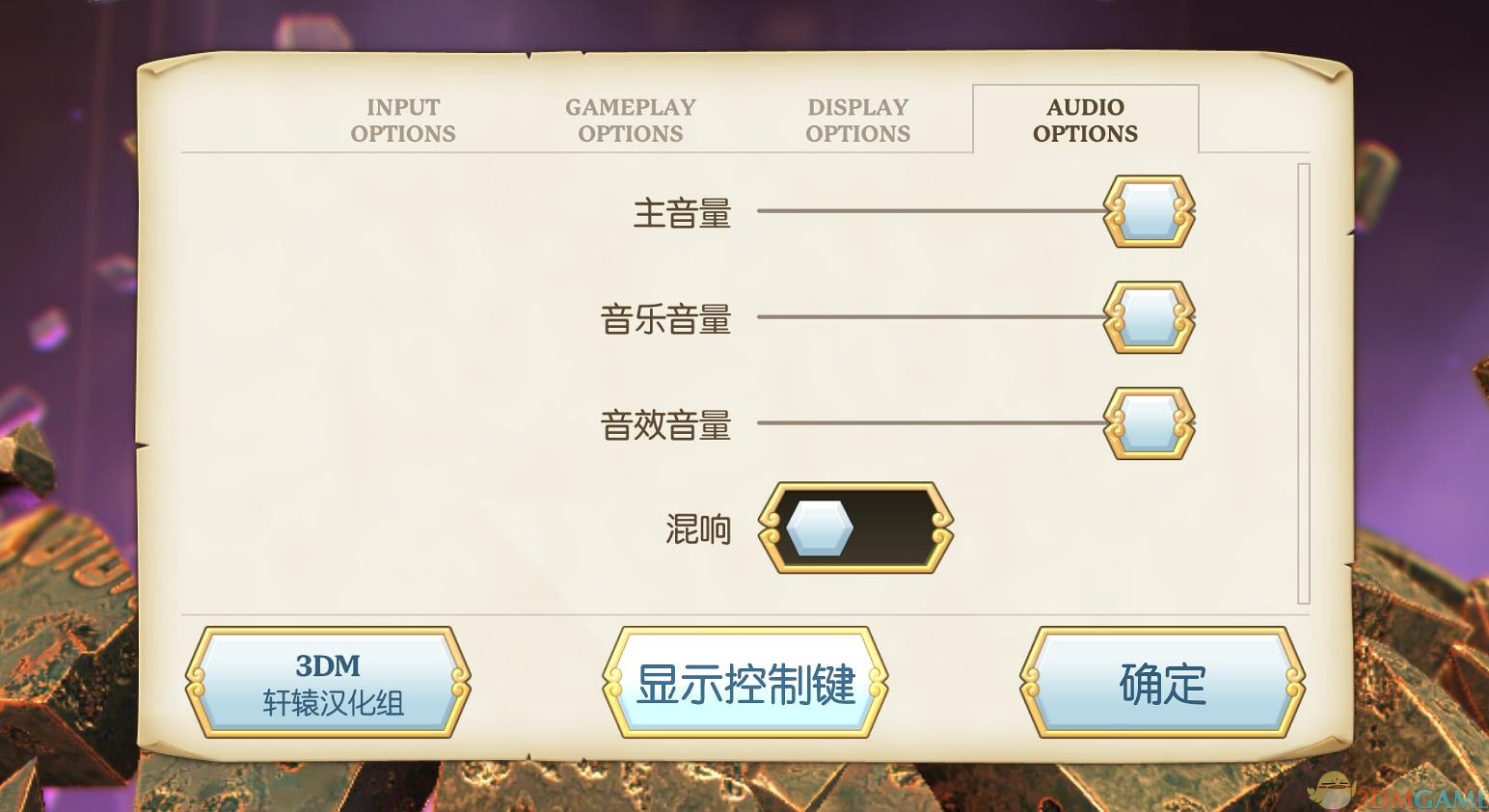The width and height of the screenshot is (1489, 812).
Task: Click the reverb (混响) gem toggle icon
Action: click(x=819, y=528)
